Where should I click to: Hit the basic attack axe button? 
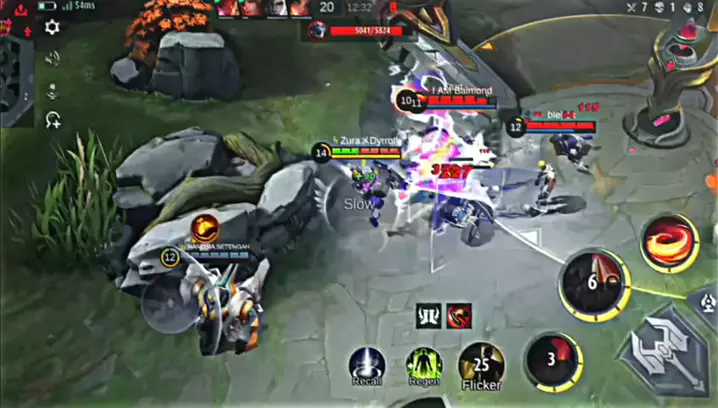[666, 350]
